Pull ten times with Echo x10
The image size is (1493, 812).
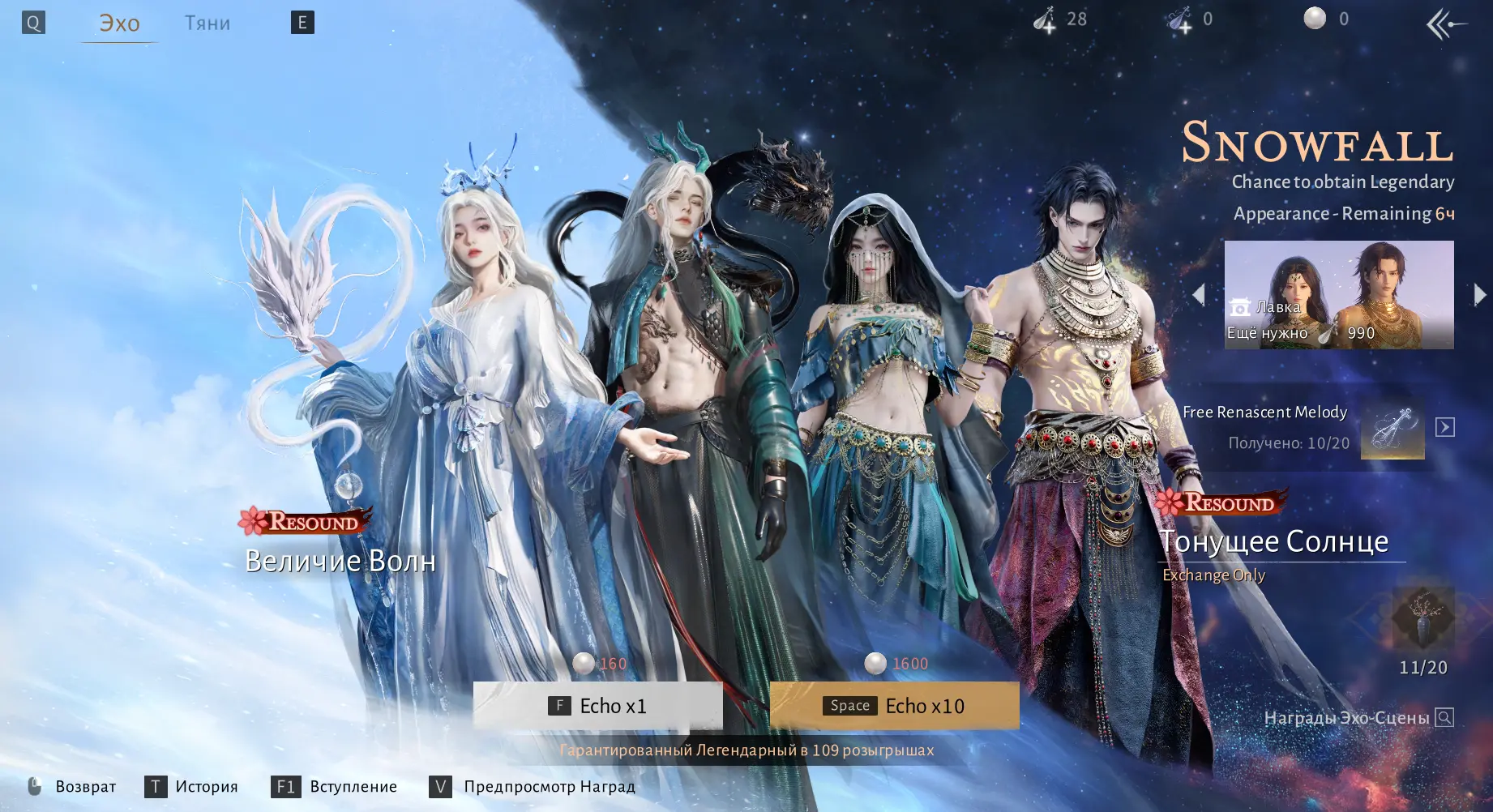(894, 706)
